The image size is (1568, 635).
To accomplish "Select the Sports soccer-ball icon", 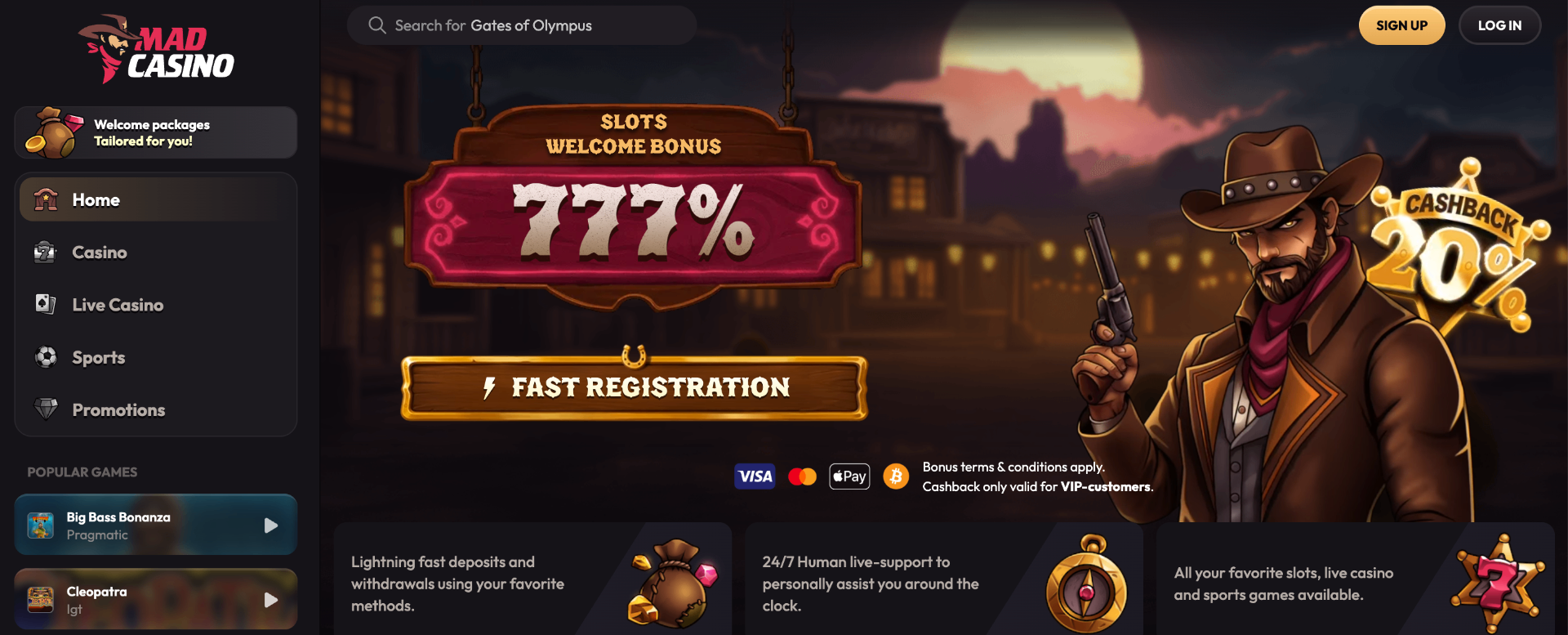I will (x=45, y=357).
